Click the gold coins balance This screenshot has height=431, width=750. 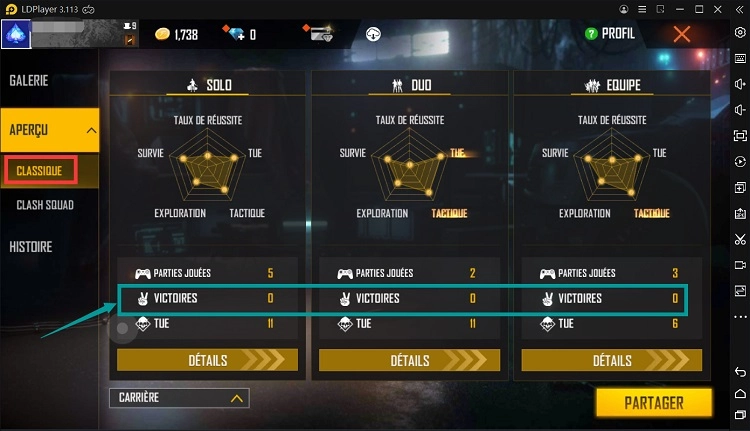[x=178, y=35]
